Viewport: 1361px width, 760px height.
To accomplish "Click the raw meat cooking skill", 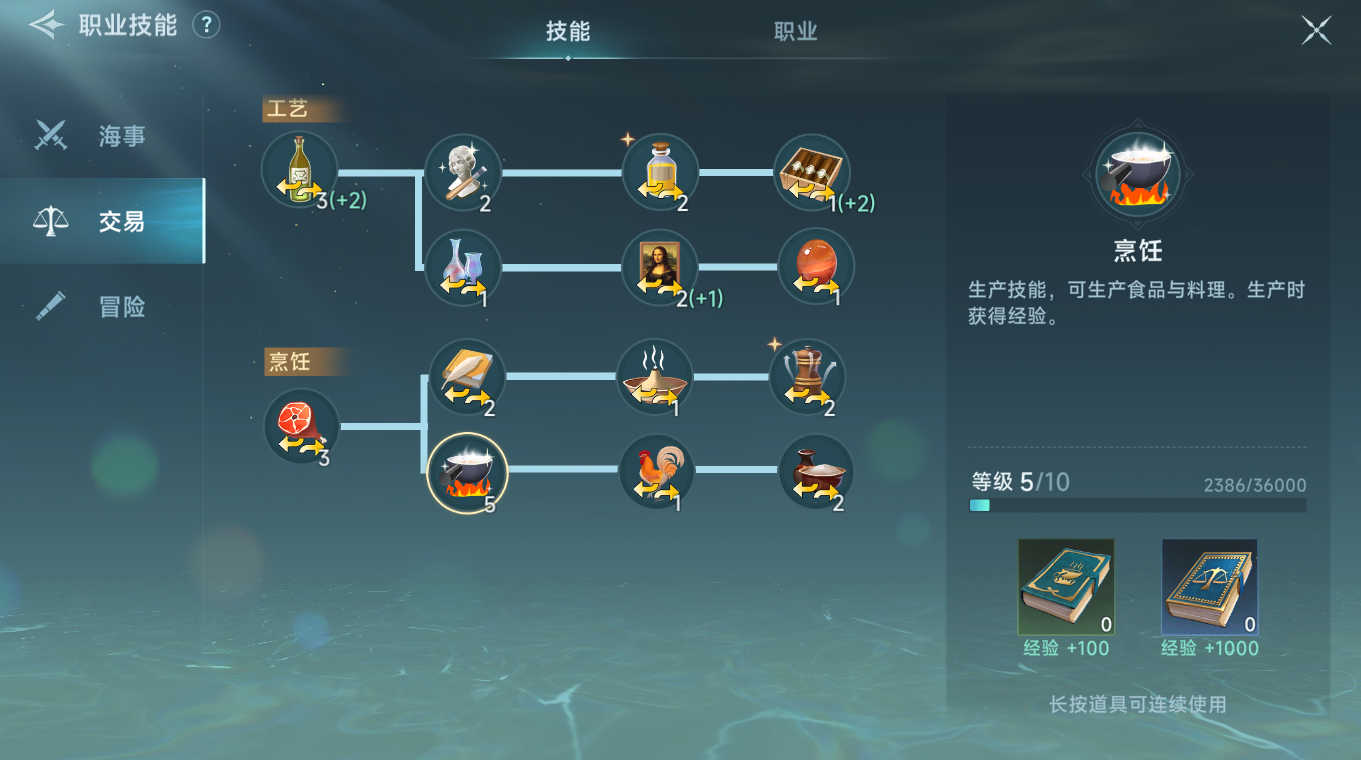I will (300, 427).
